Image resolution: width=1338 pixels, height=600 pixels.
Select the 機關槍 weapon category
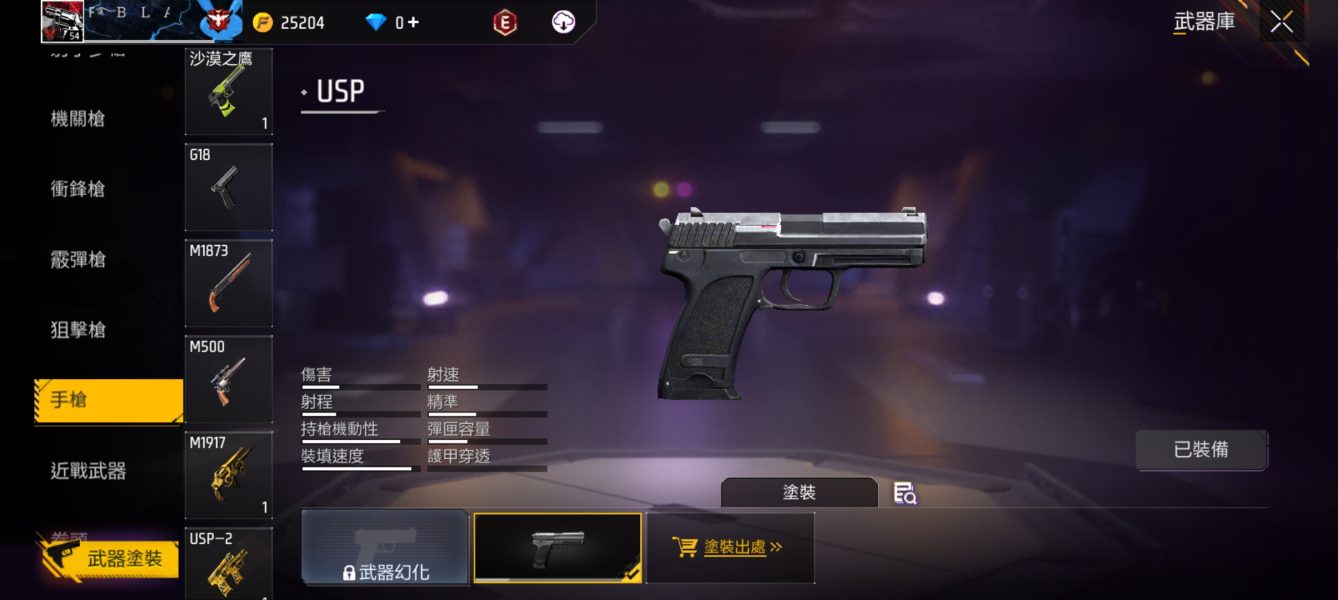78,119
